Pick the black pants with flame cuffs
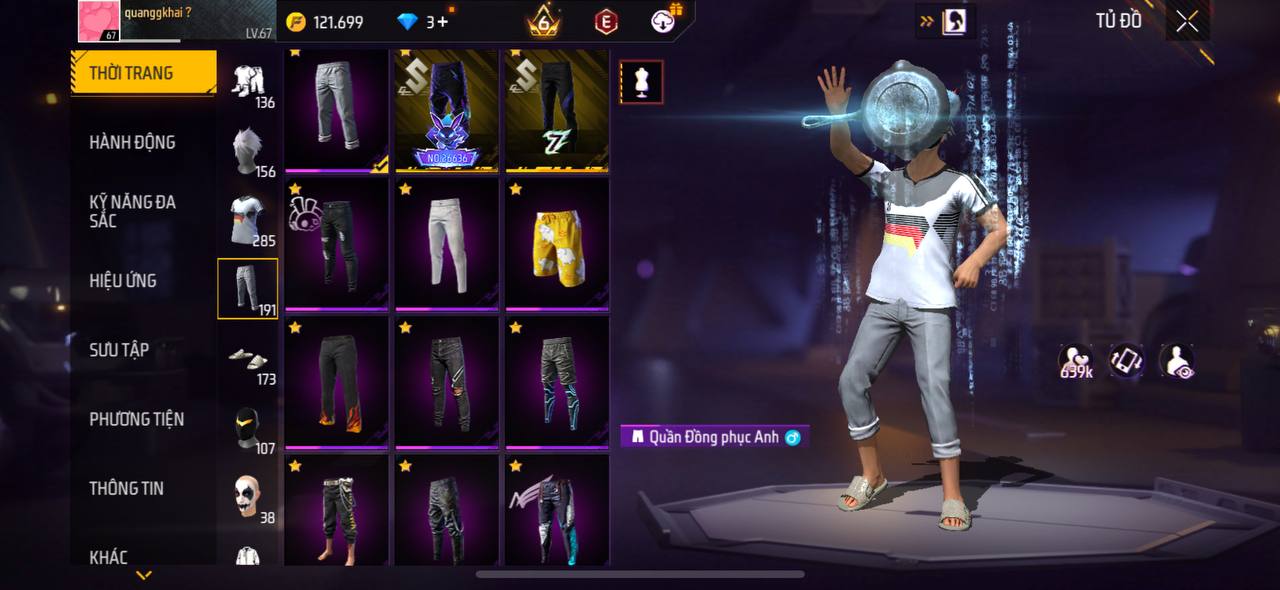Image resolution: width=1280 pixels, height=590 pixels. (x=337, y=381)
